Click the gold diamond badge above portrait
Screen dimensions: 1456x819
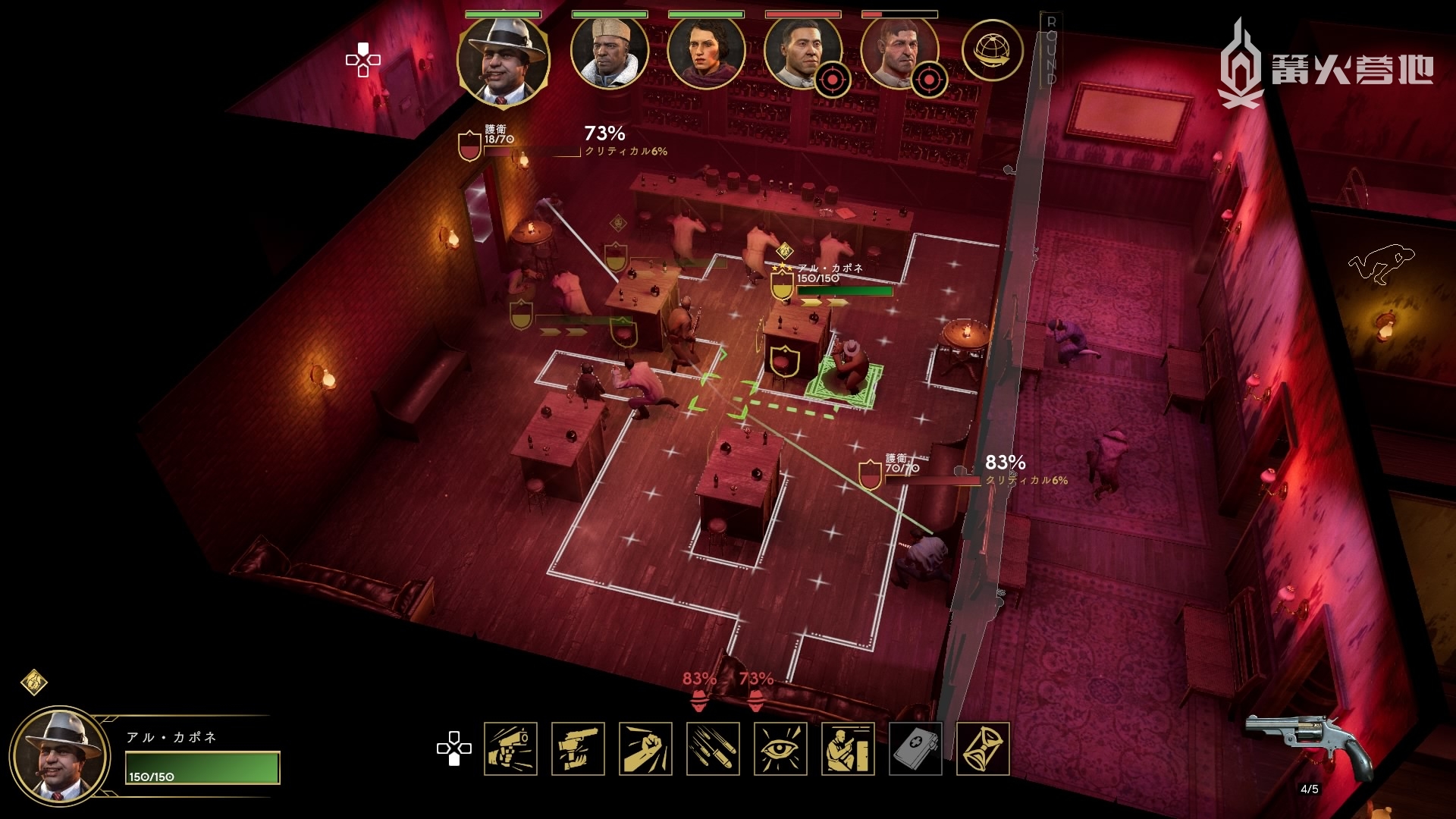(34, 682)
